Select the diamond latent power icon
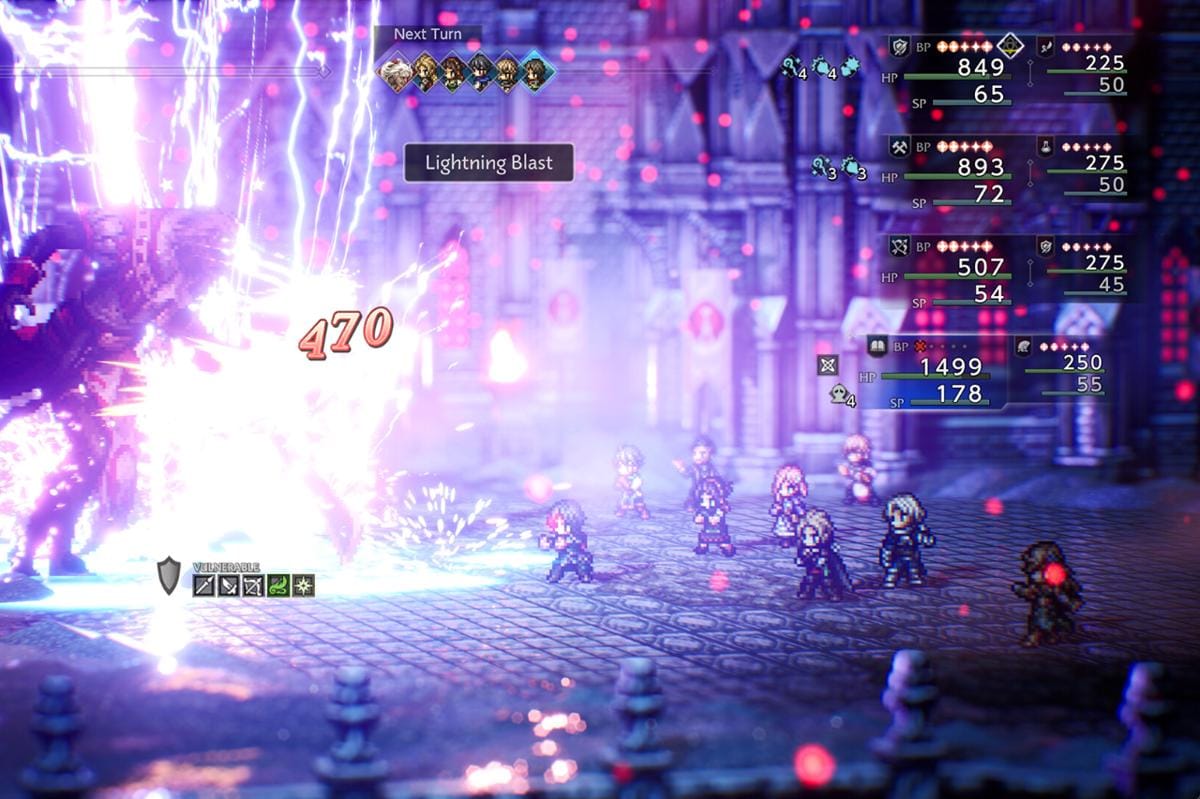 point(1011,47)
